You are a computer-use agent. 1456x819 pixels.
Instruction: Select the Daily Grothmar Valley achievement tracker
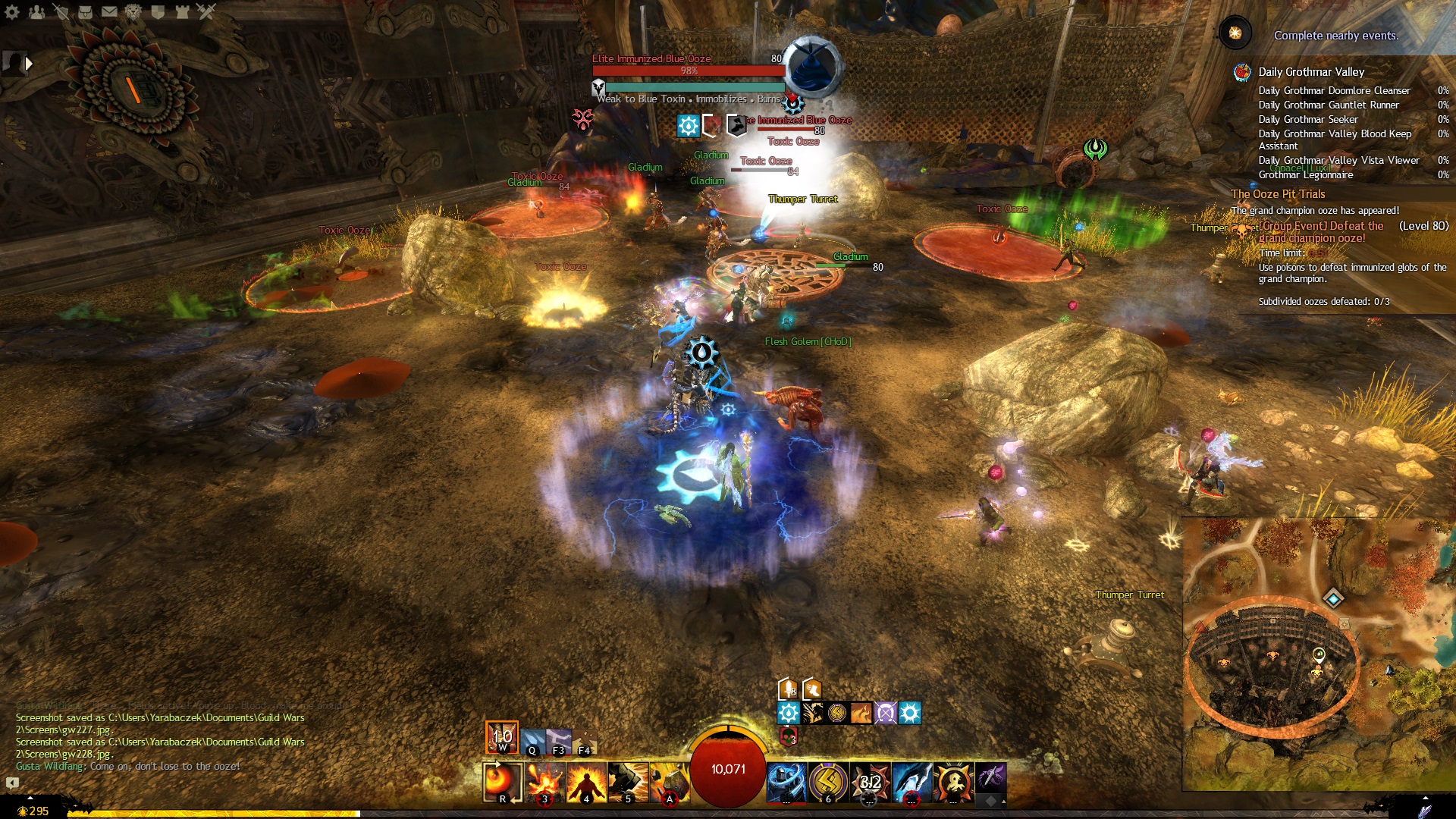1311,72
